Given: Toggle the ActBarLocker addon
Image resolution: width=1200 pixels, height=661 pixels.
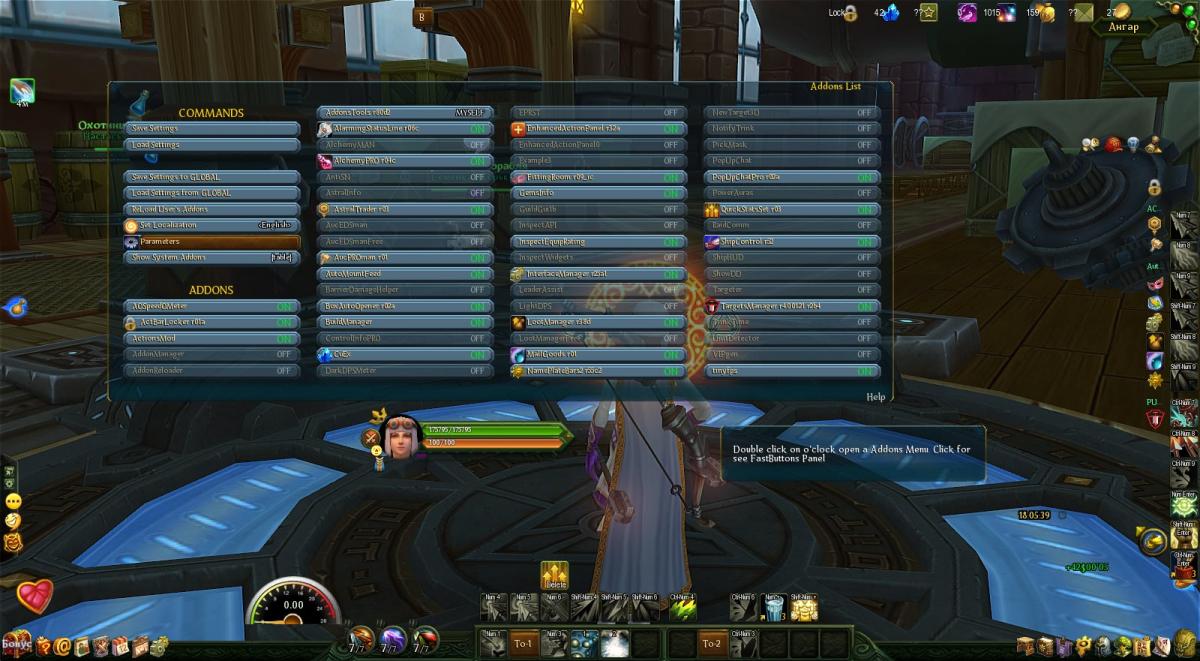Looking at the screenshot, I should coord(284,323).
